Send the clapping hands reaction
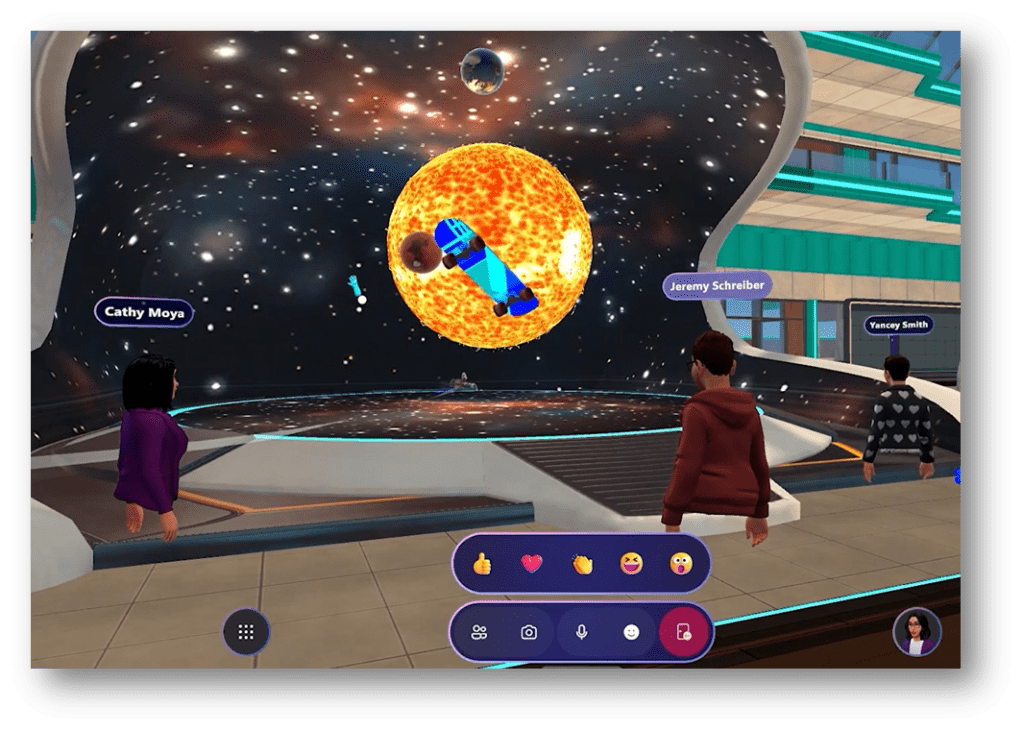The image size is (1023, 731). coord(582,564)
